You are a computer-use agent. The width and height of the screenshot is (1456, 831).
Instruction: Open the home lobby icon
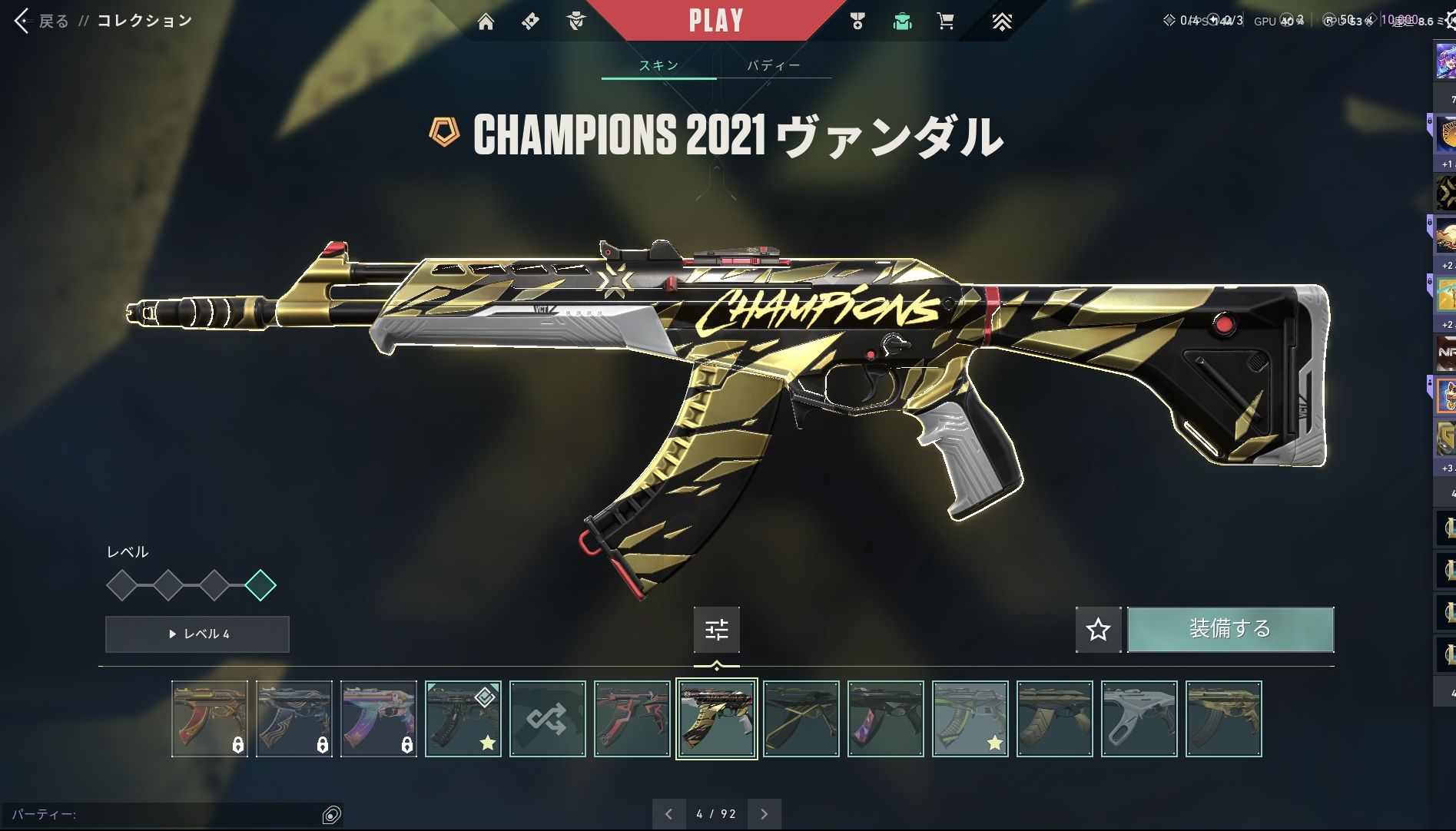[x=486, y=22]
